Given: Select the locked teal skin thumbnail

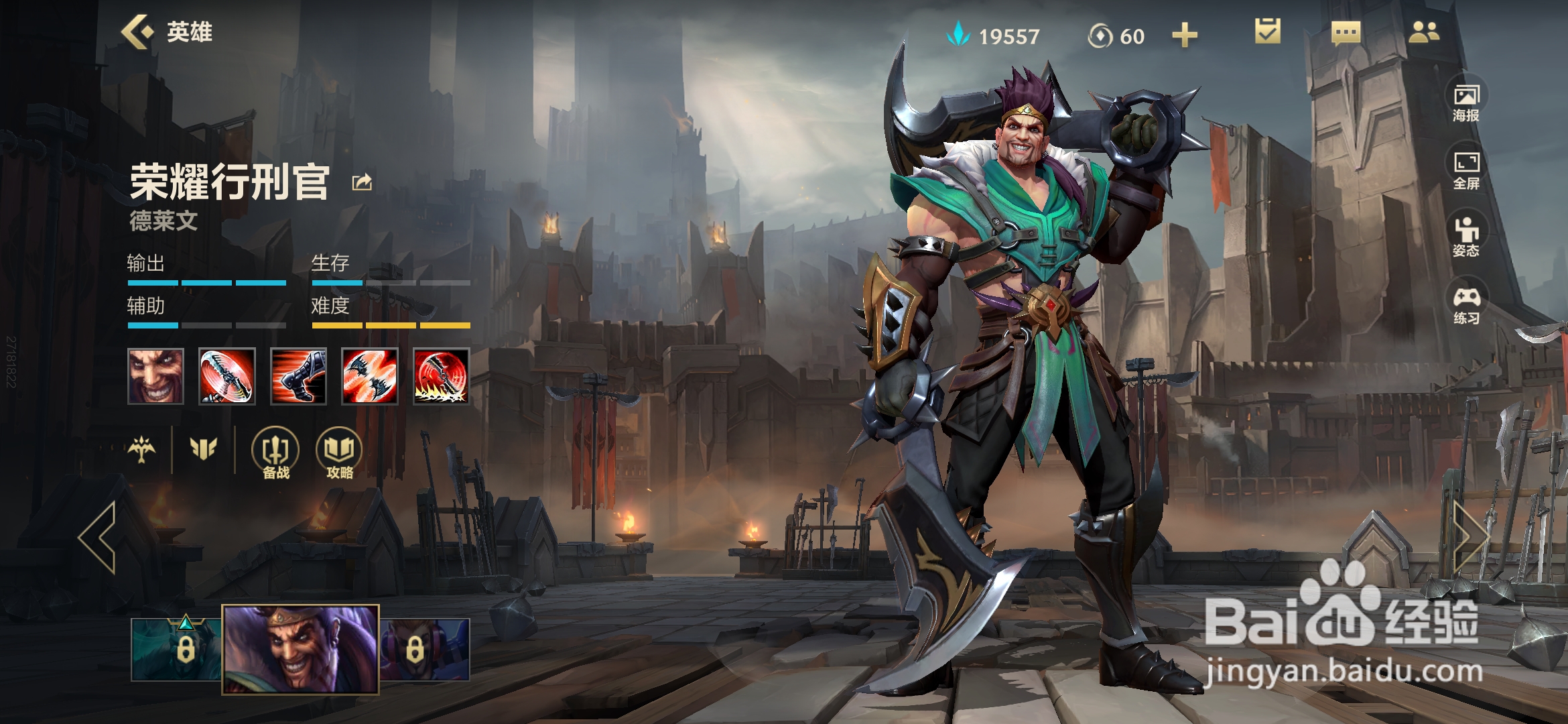Looking at the screenshot, I should [x=176, y=649].
